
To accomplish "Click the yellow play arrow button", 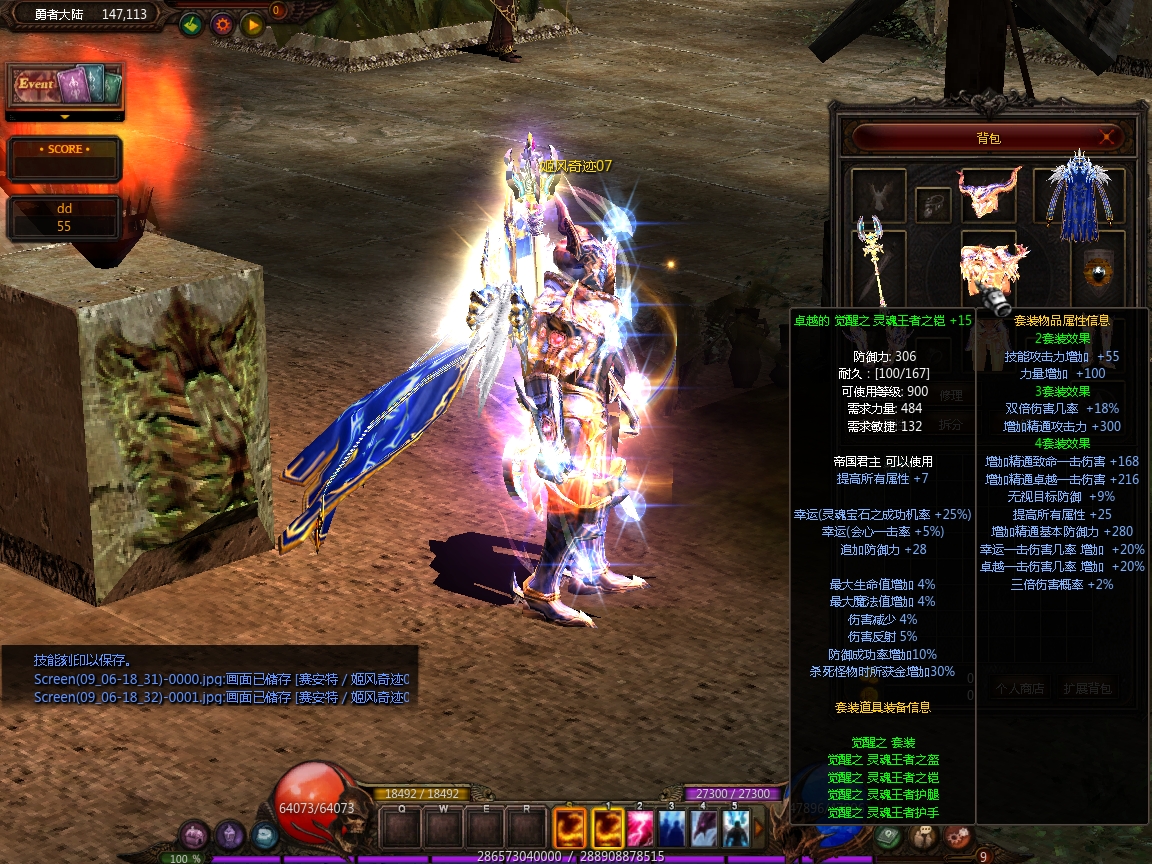I will (x=252, y=25).
